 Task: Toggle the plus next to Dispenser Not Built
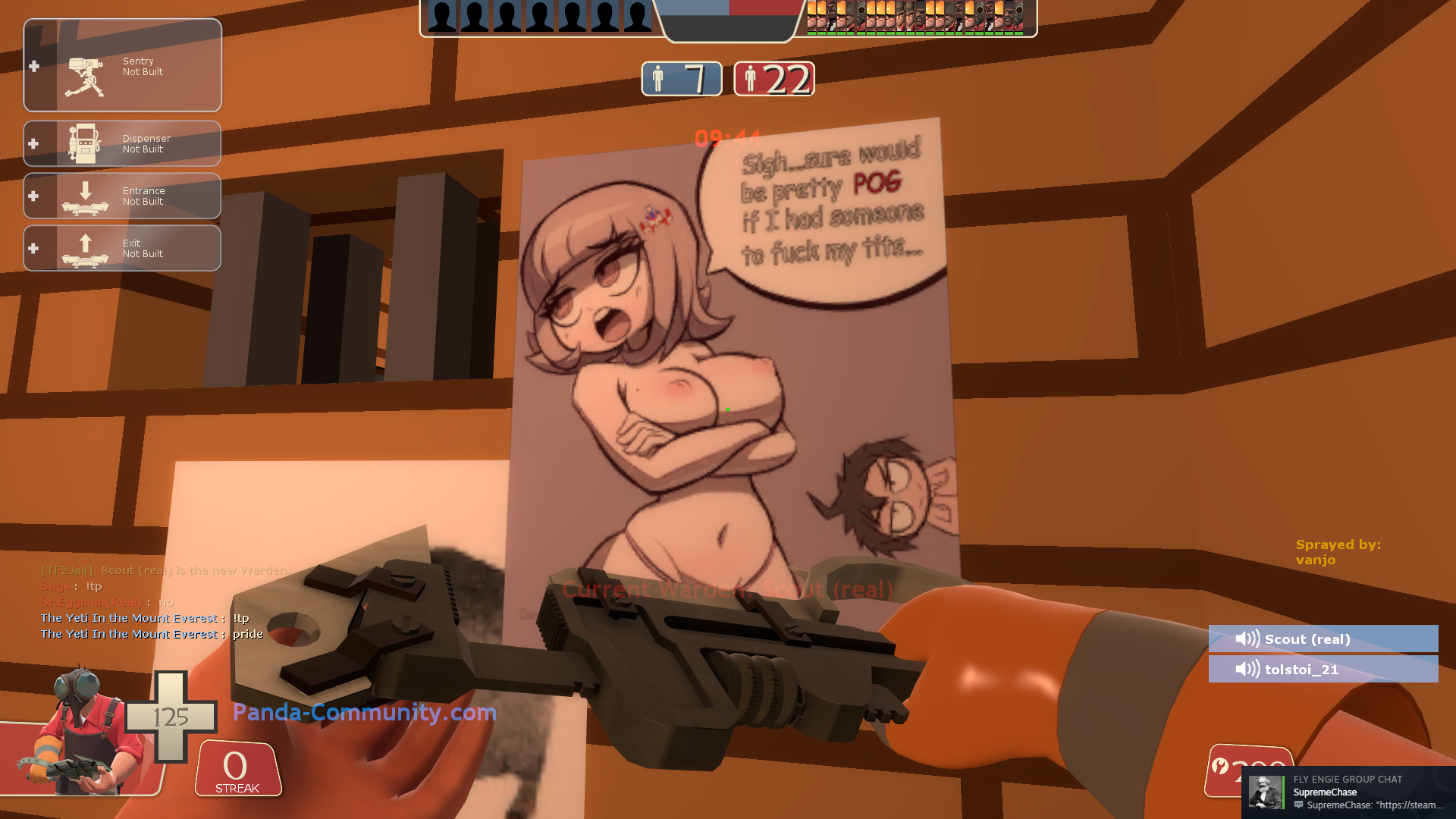coord(33,143)
